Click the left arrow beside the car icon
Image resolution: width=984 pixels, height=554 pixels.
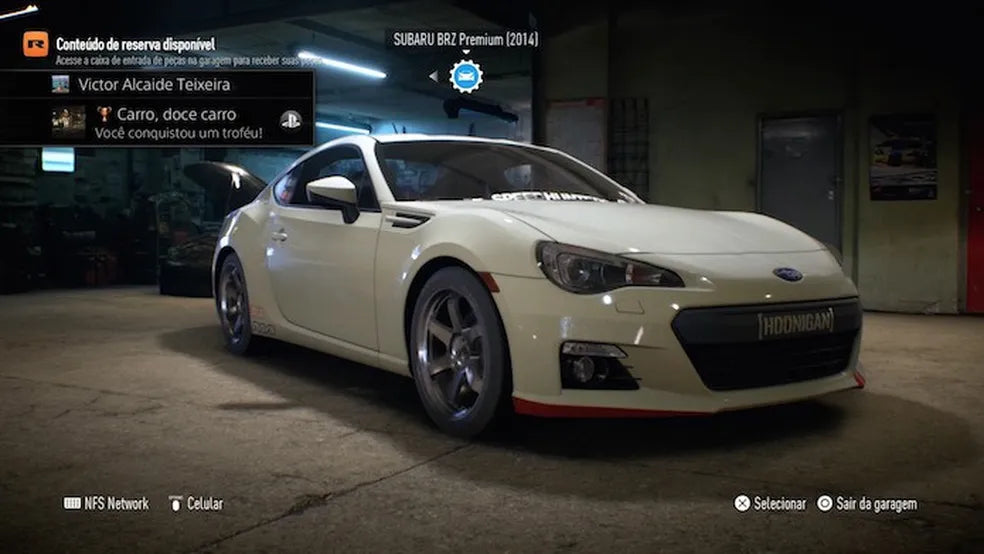pyautogui.click(x=433, y=76)
